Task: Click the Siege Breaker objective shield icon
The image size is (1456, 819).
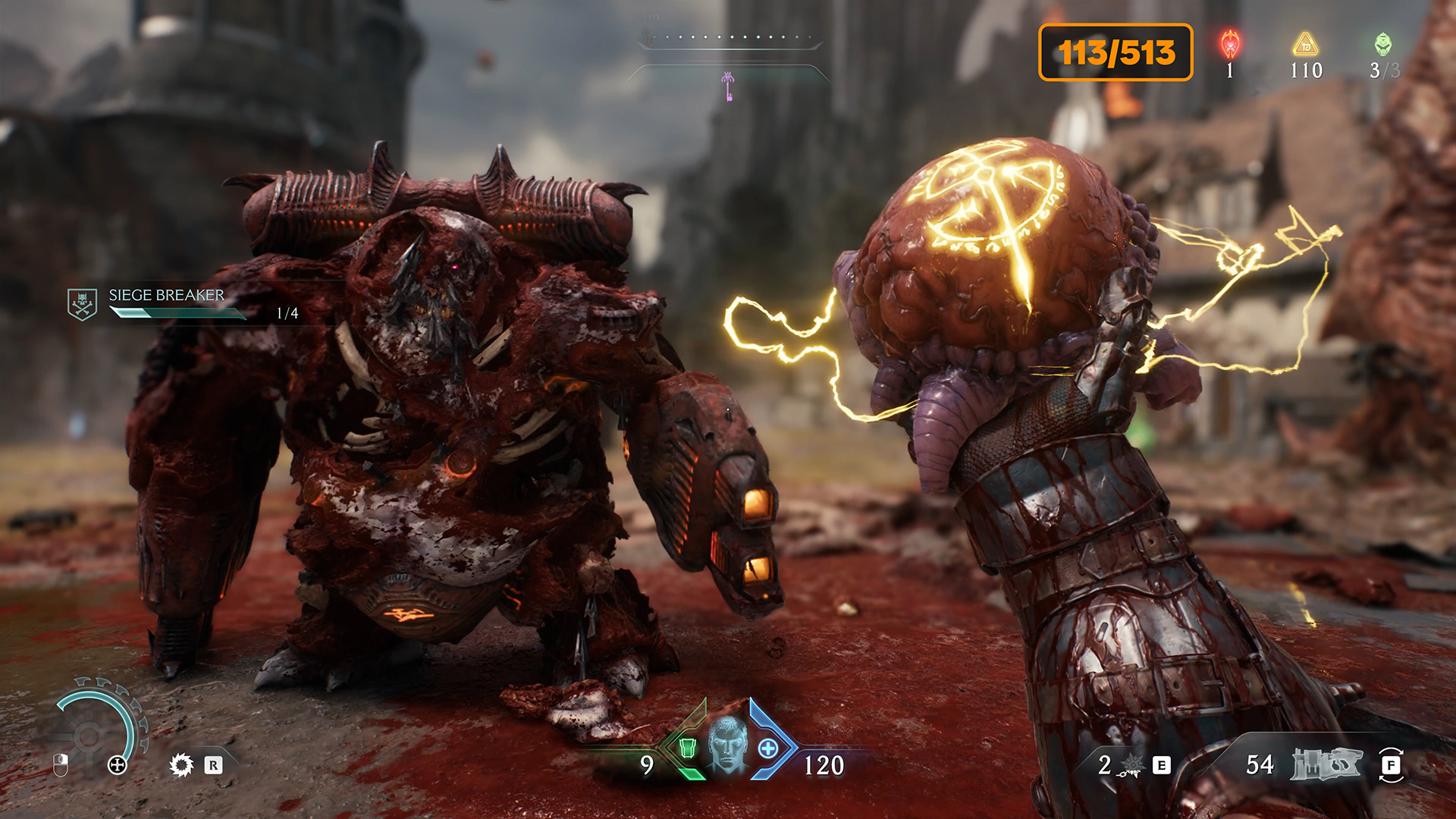Action: click(x=82, y=304)
